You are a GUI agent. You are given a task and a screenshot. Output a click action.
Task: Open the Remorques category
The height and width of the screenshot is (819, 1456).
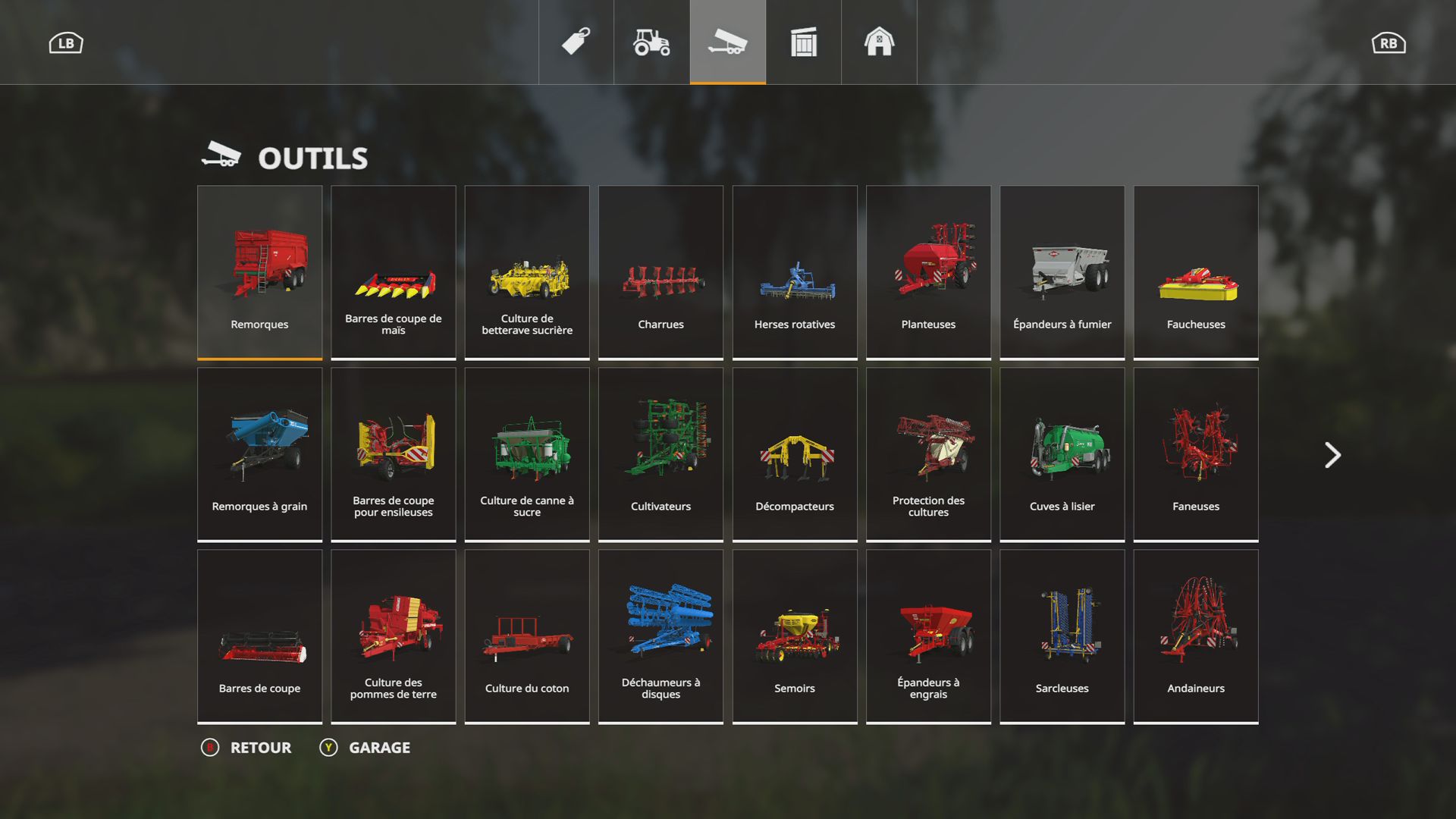pos(259,271)
